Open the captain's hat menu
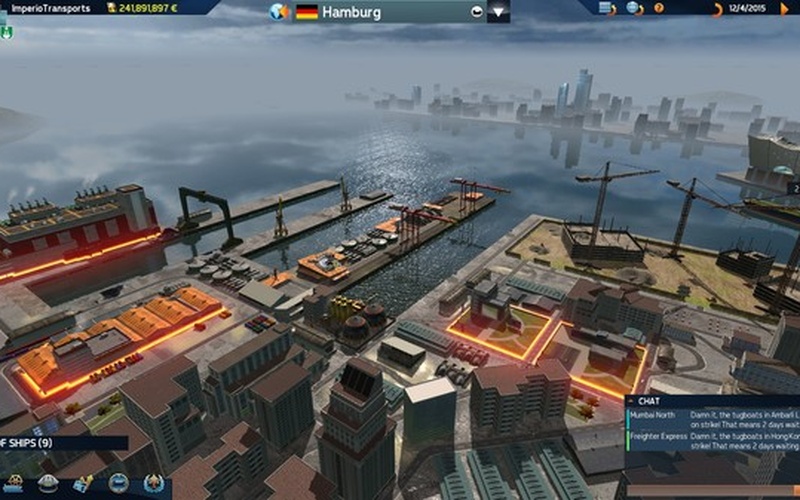 coord(47,484)
